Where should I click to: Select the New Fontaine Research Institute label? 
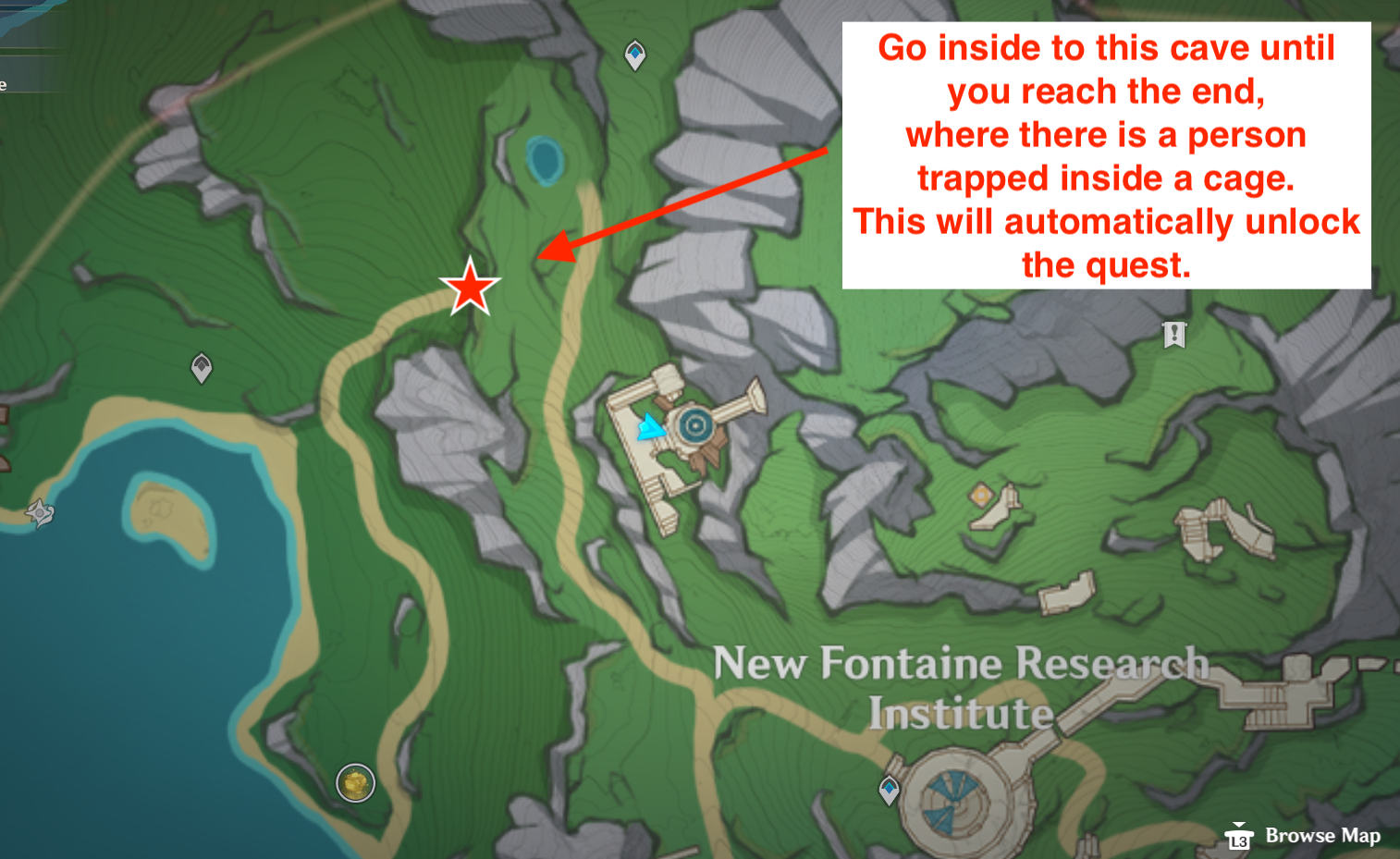[960, 688]
